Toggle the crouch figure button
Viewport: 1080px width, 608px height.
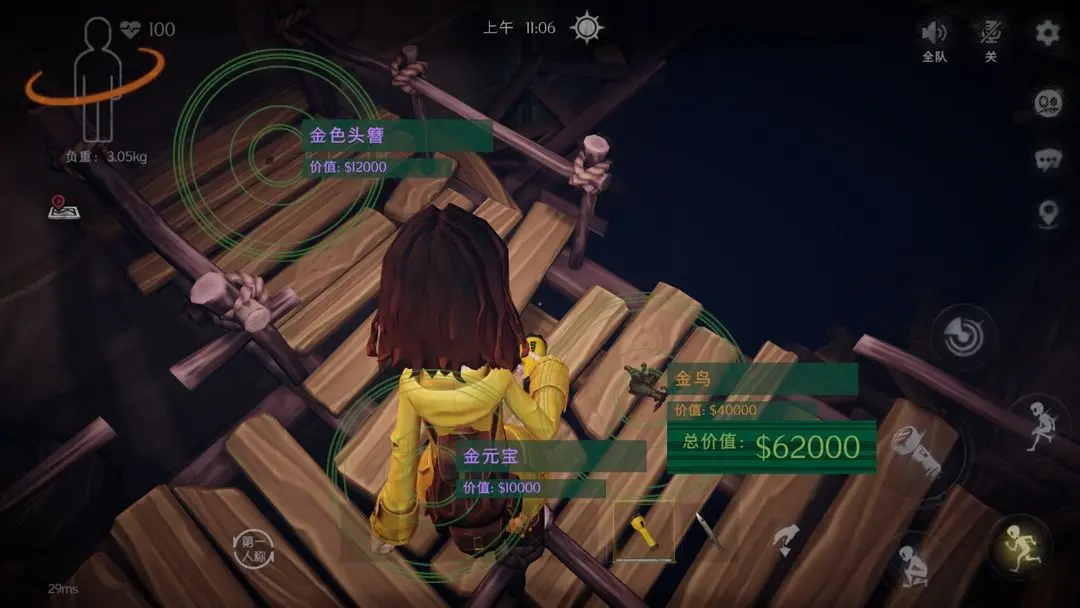pyautogui.click(x=913, y=565)
